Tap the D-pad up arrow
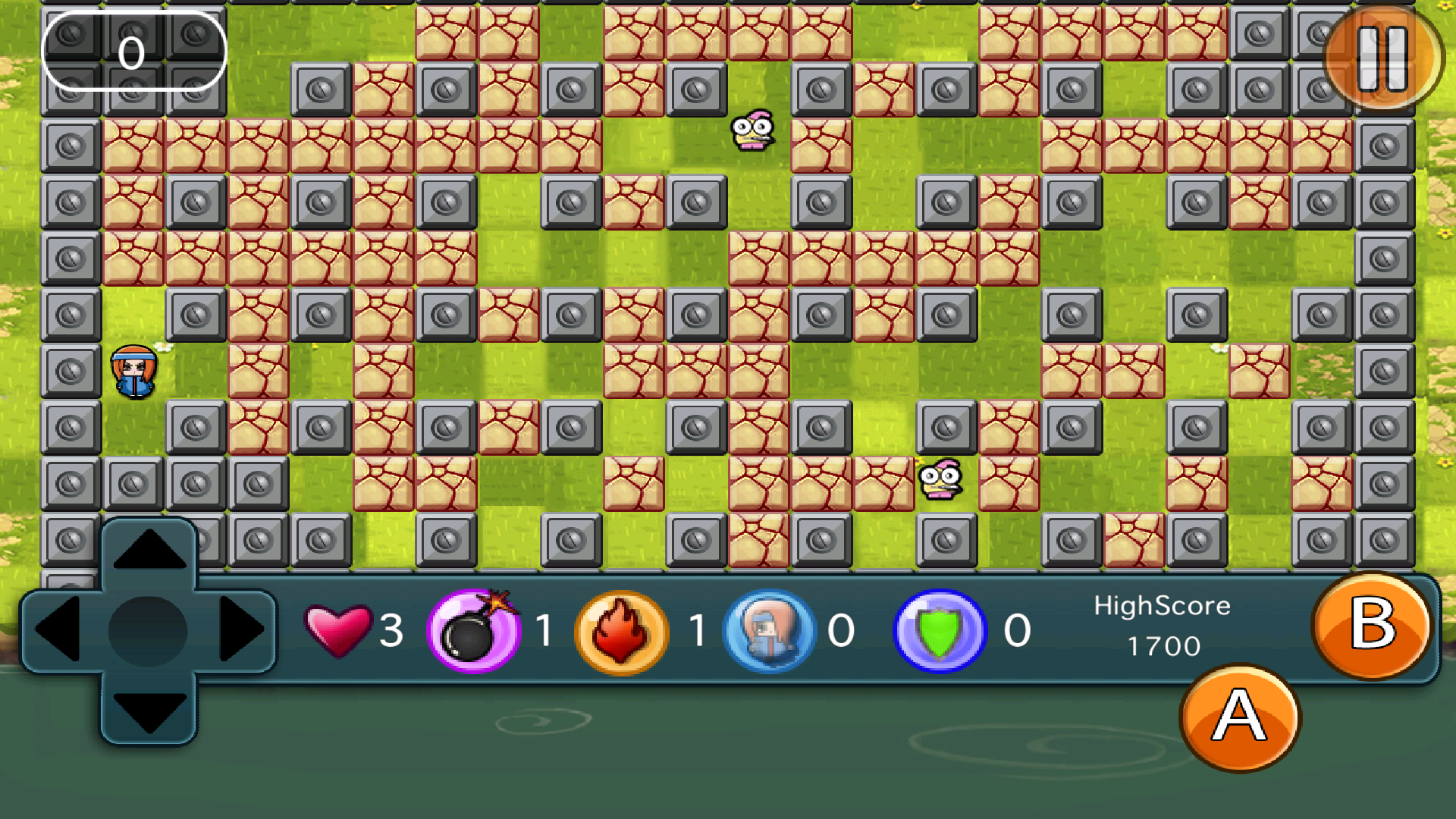Image resolution: width=1456 pixels, height=819 pixels. [x=149, y=551]
